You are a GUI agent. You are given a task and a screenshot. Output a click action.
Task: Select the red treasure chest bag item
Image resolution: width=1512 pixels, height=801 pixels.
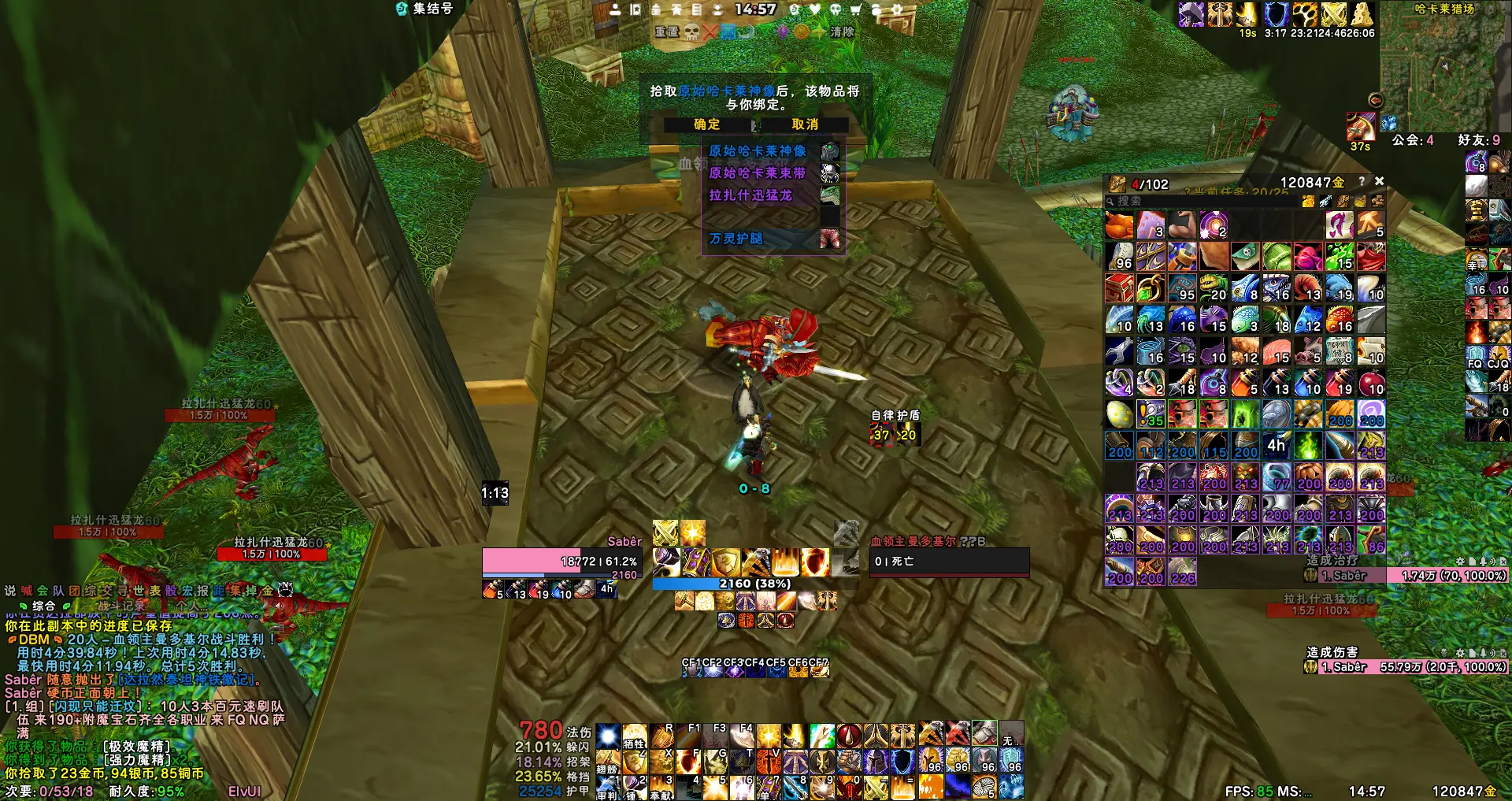tap(1119, 288)
